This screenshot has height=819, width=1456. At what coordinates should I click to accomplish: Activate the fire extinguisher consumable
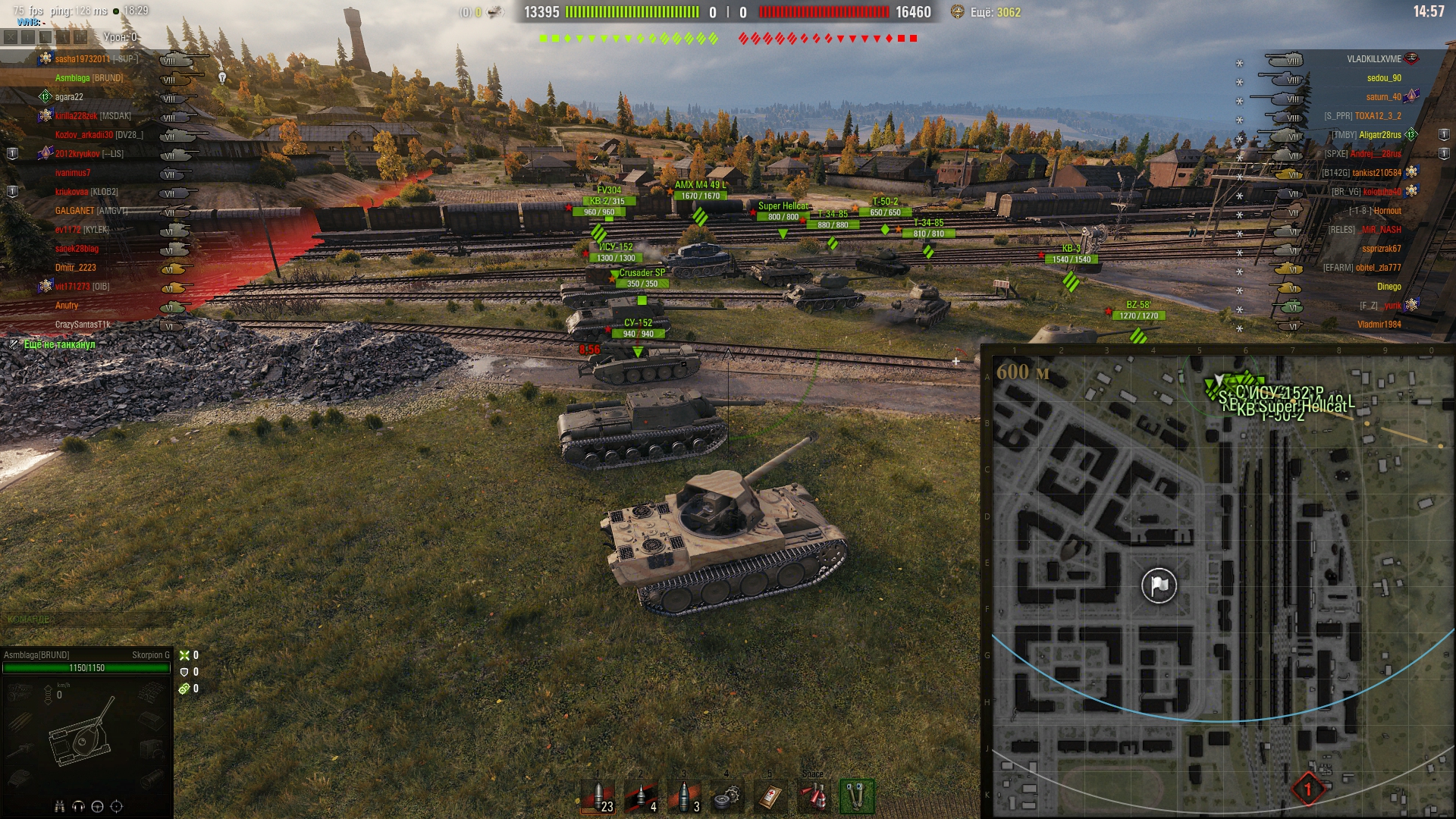click(814, 797)
